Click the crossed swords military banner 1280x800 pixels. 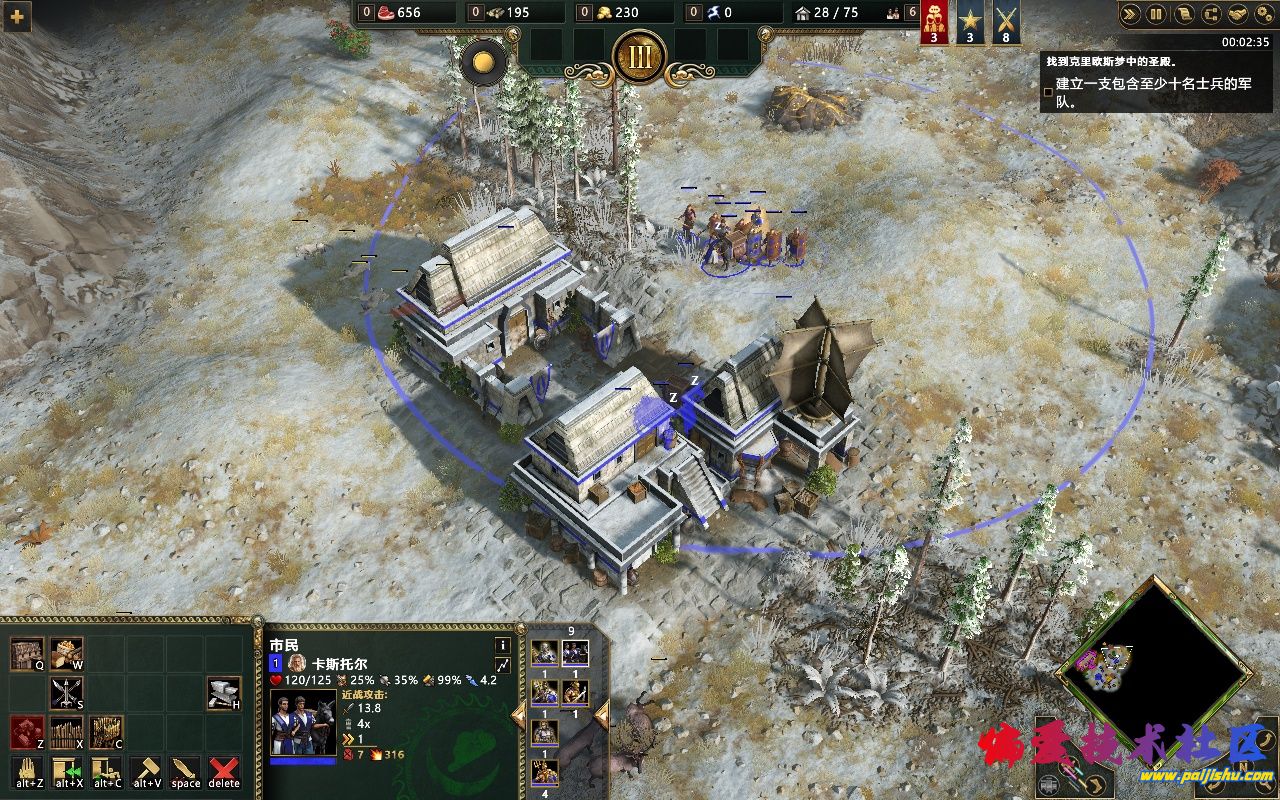1005,22
